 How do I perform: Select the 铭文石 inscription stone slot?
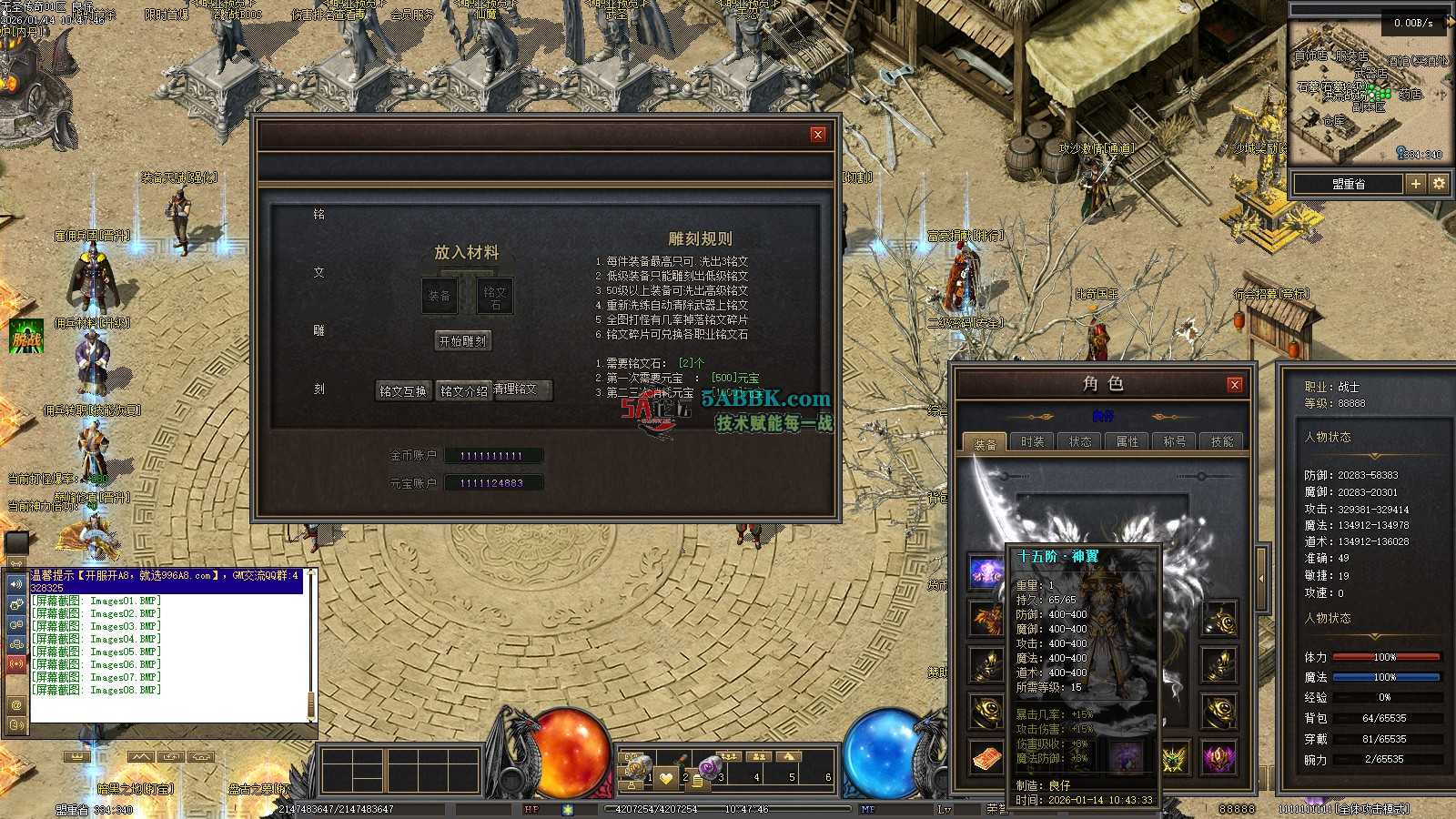click(x=495, y=295)
